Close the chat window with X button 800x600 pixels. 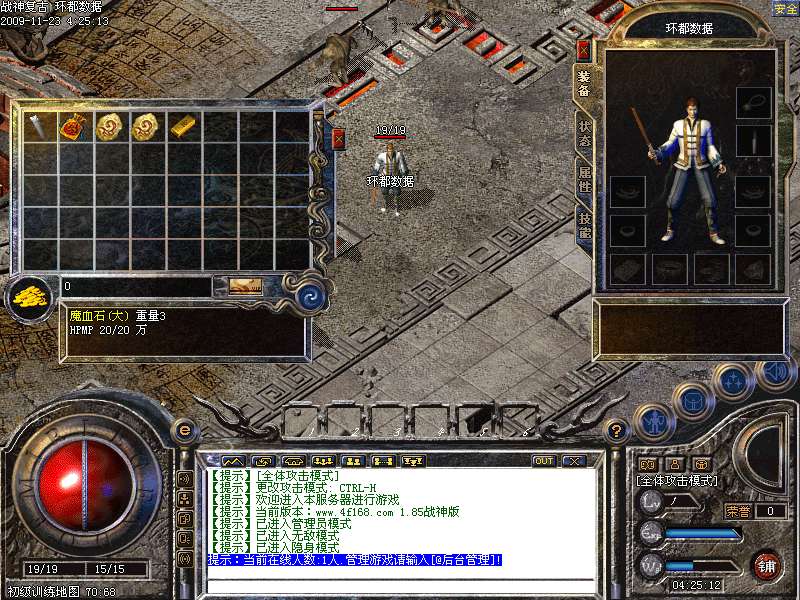(573, 461)
